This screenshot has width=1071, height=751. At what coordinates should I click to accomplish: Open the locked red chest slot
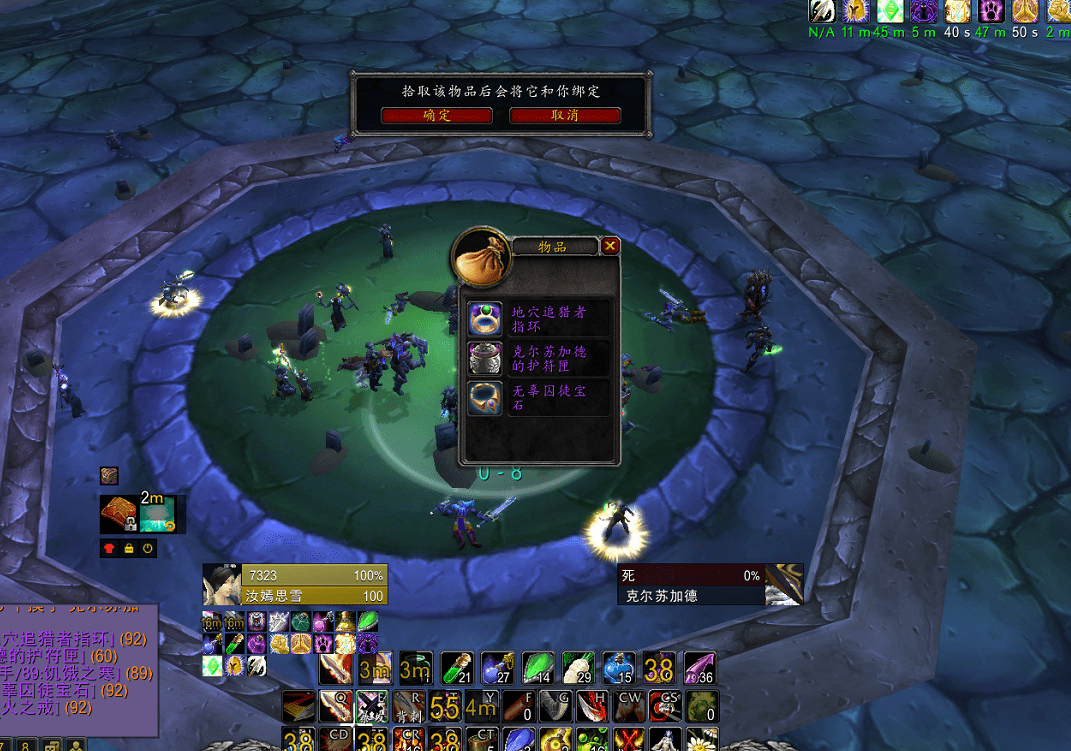coord(119,514)
